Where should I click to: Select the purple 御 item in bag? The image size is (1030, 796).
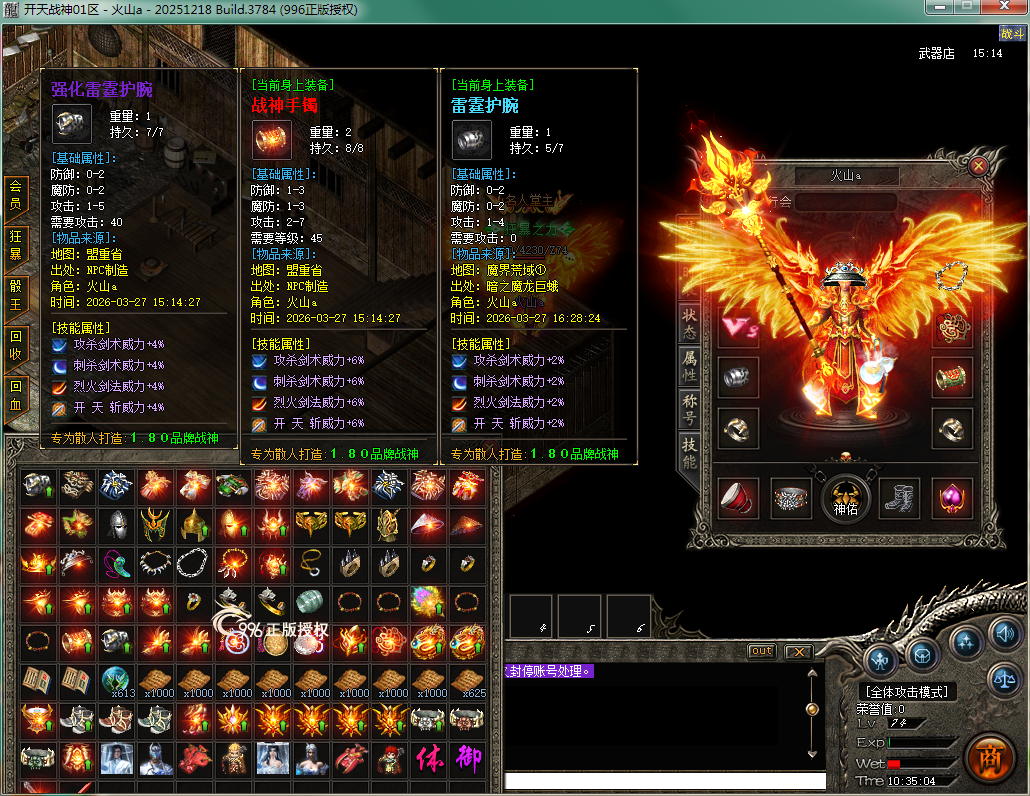pyautogui.click(x=467, y=759)
